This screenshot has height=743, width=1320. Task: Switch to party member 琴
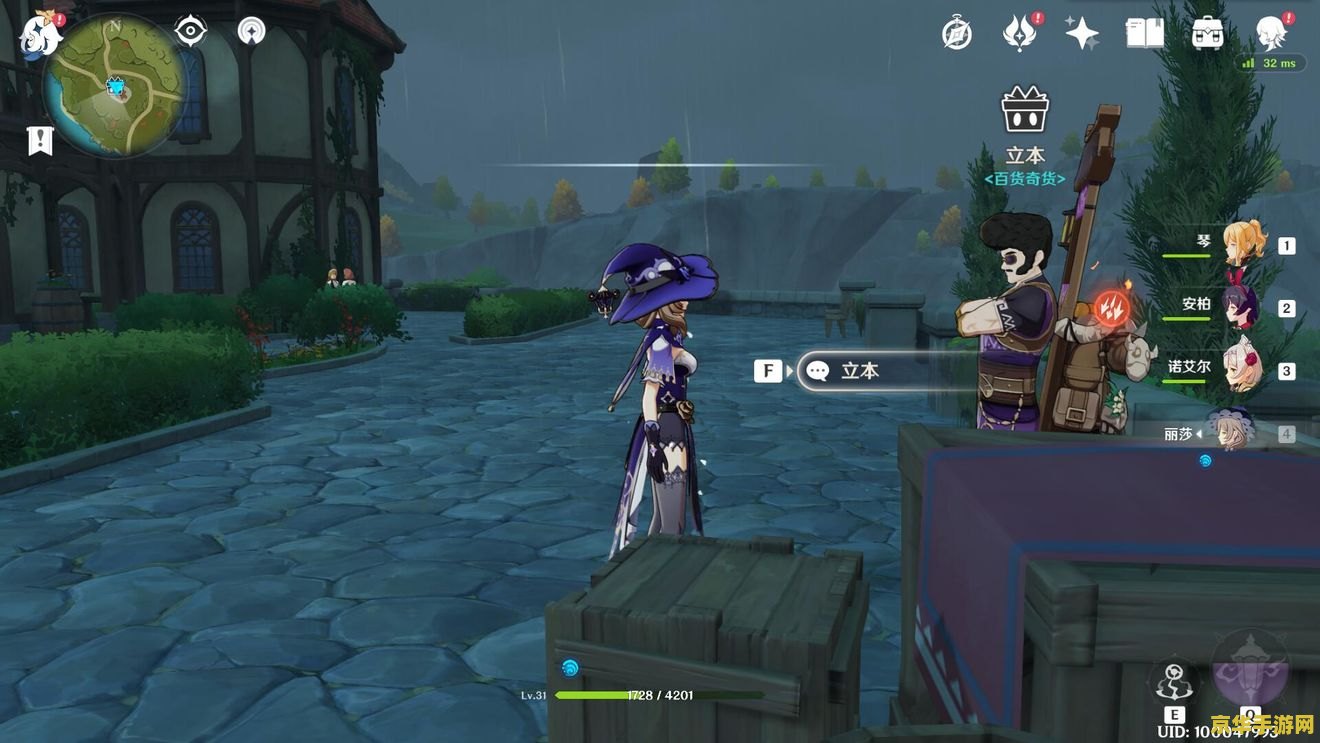click(1244, 245)
